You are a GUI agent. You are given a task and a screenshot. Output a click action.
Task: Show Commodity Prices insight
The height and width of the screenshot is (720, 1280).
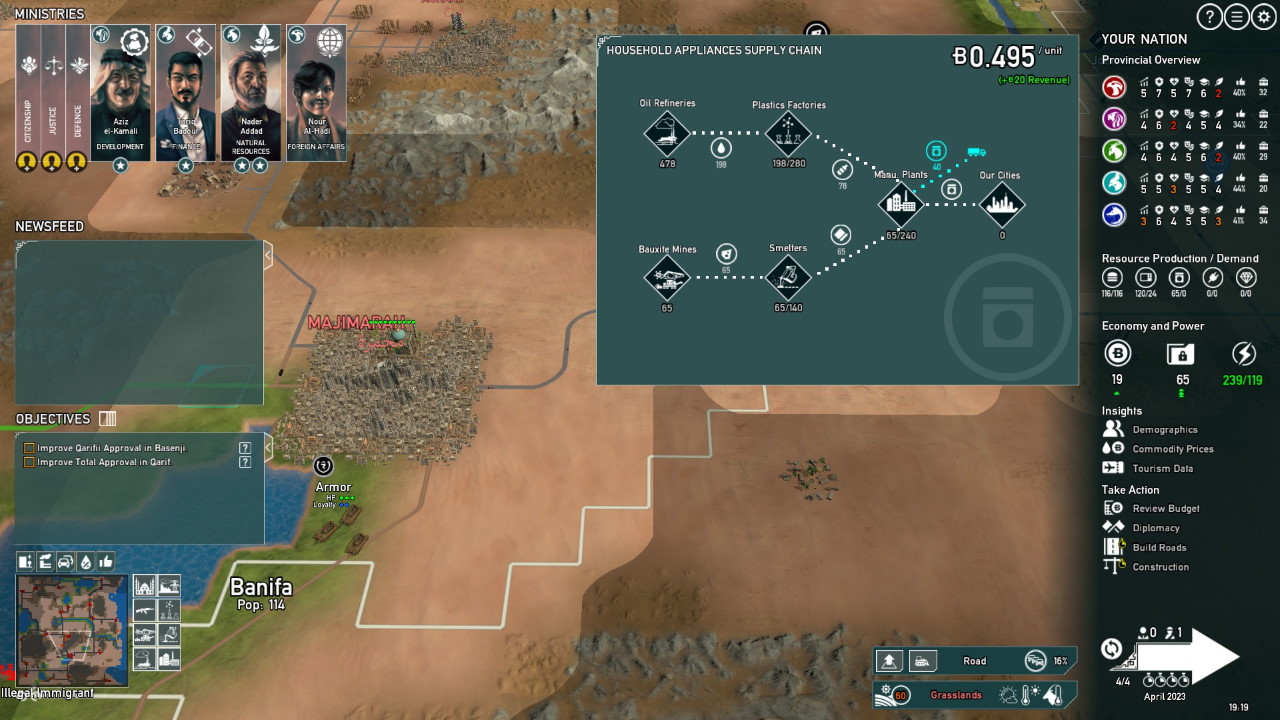tap(1172, 449)
